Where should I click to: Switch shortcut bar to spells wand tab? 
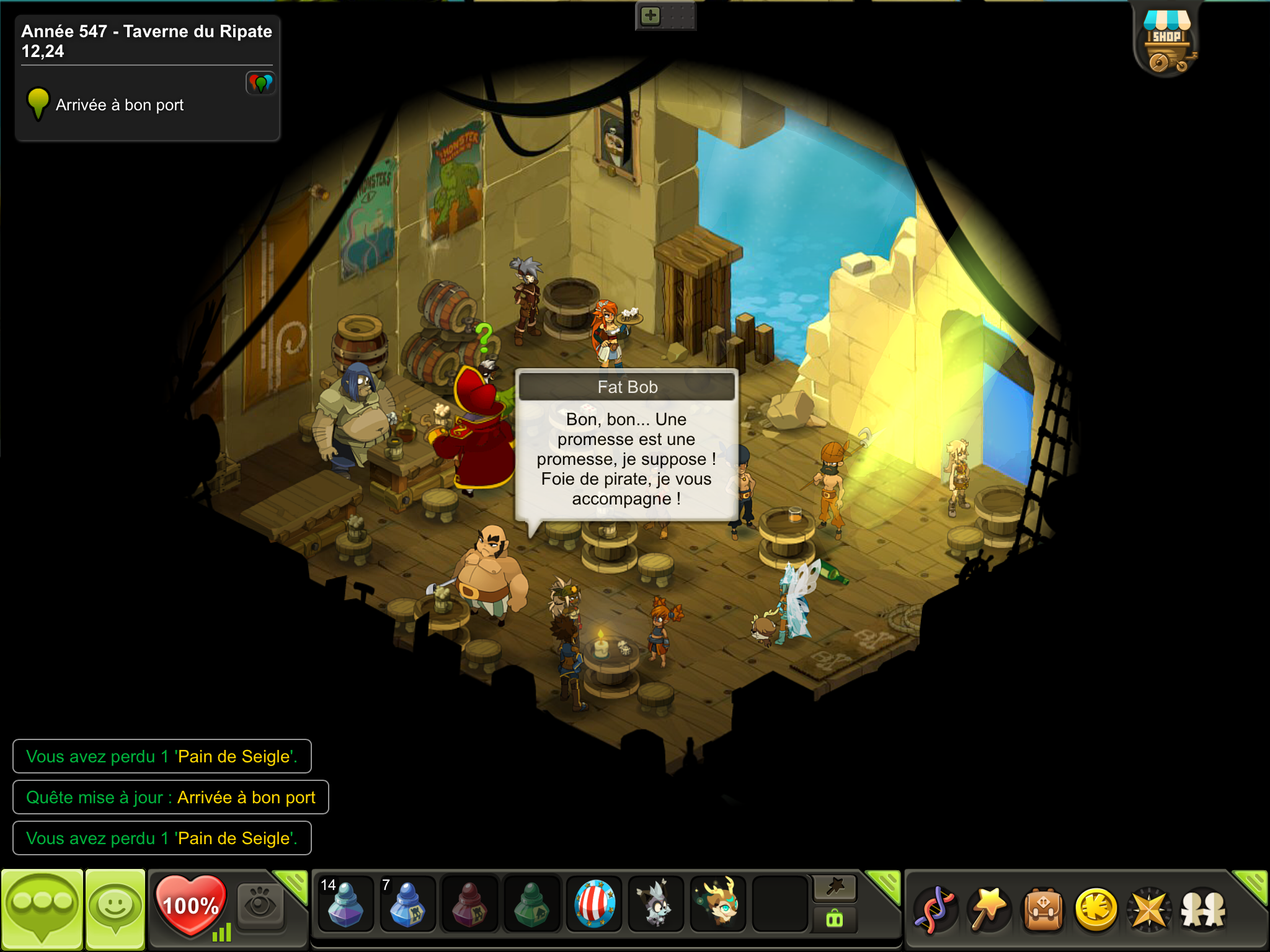(835, 888)
